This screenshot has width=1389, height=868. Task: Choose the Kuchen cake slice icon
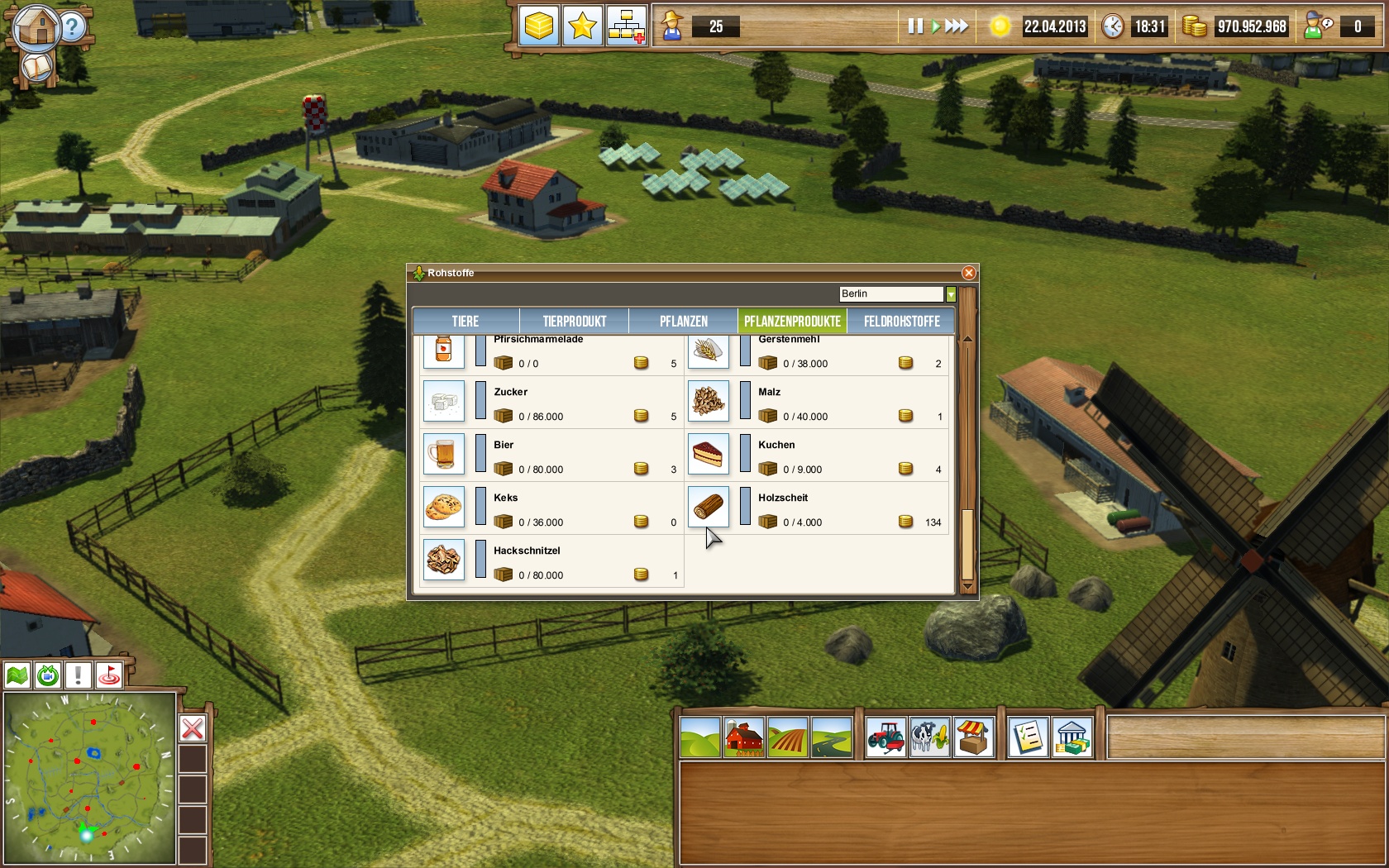709,454
